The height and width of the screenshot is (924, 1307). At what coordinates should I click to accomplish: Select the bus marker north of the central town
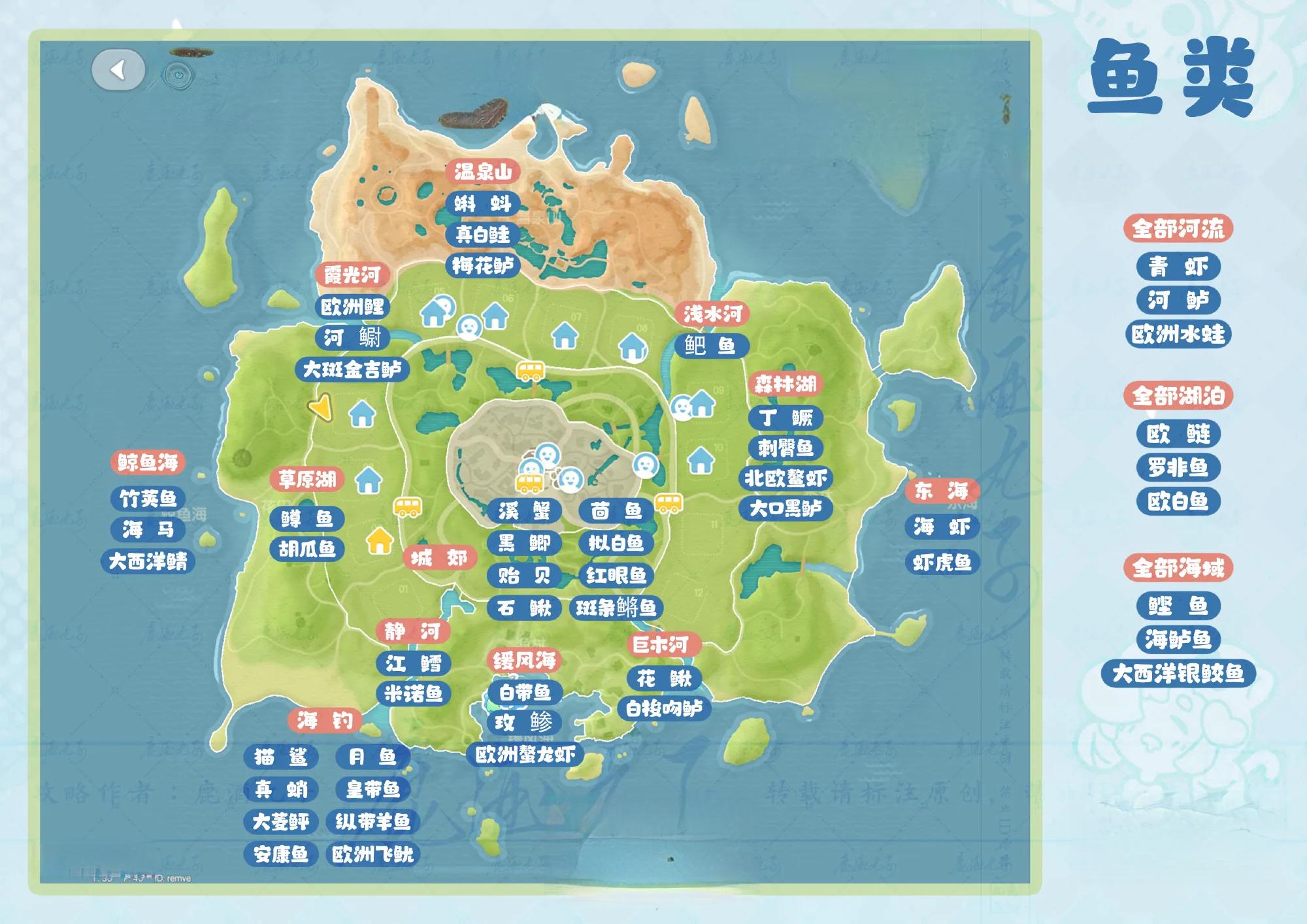pyautogui.click(x=529, y=371)
